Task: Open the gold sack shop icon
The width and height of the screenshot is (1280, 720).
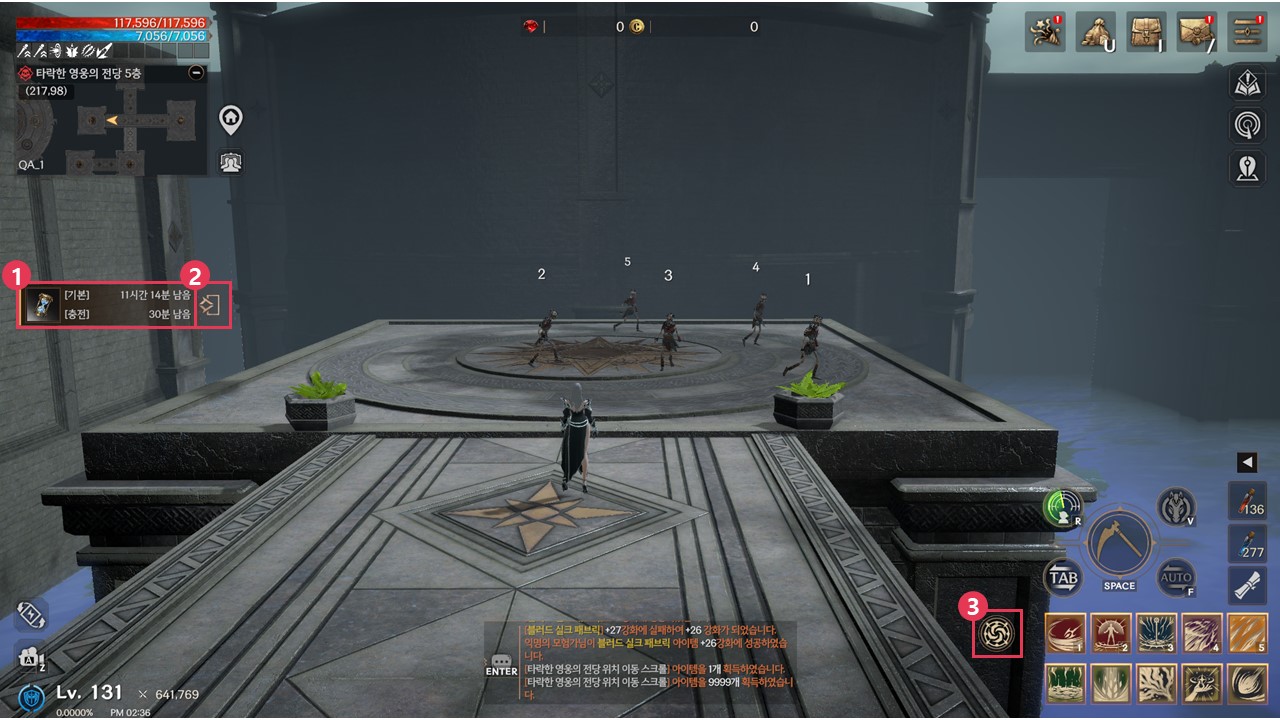Action: [1096, 32]
